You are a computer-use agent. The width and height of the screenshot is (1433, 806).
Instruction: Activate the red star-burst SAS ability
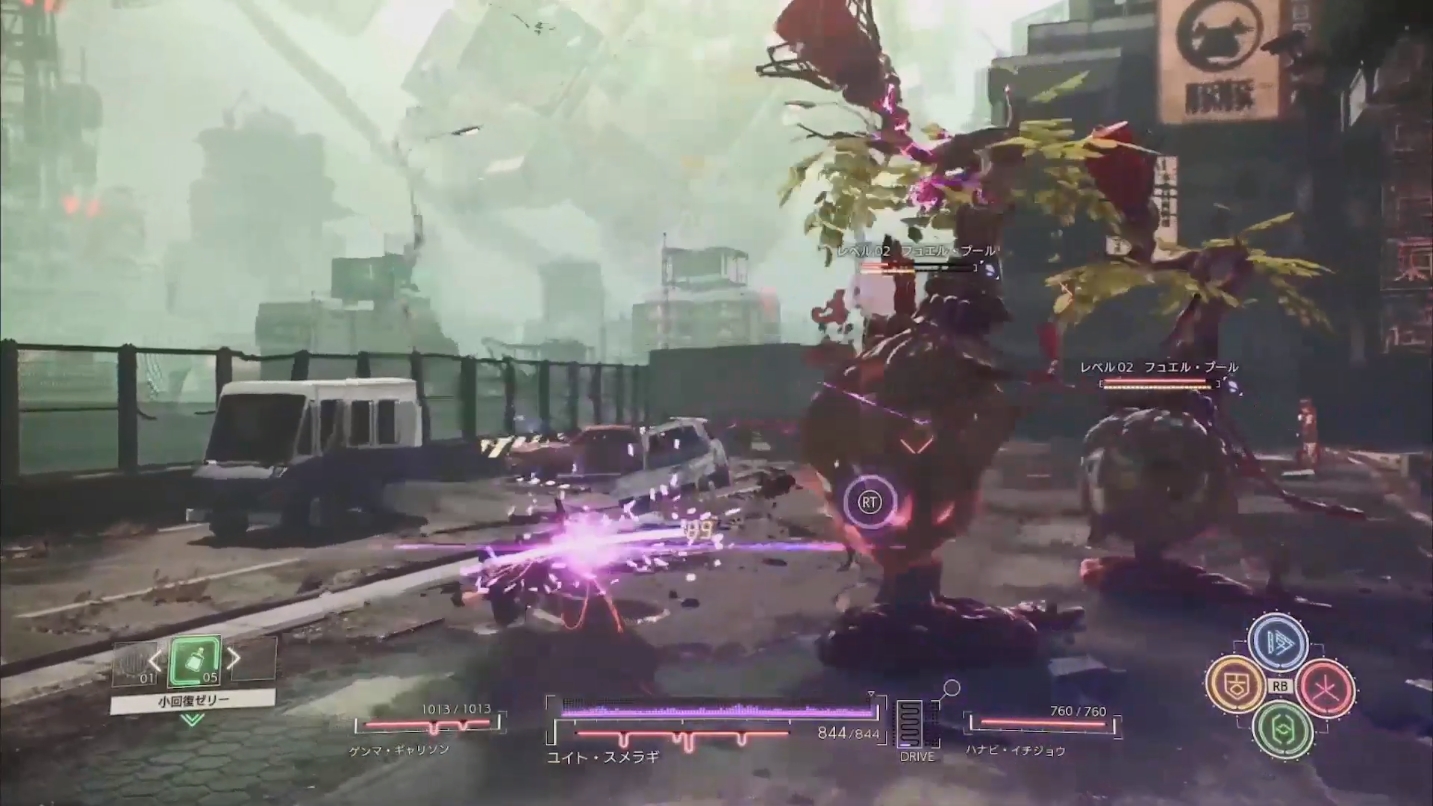tap(1326, 688)
